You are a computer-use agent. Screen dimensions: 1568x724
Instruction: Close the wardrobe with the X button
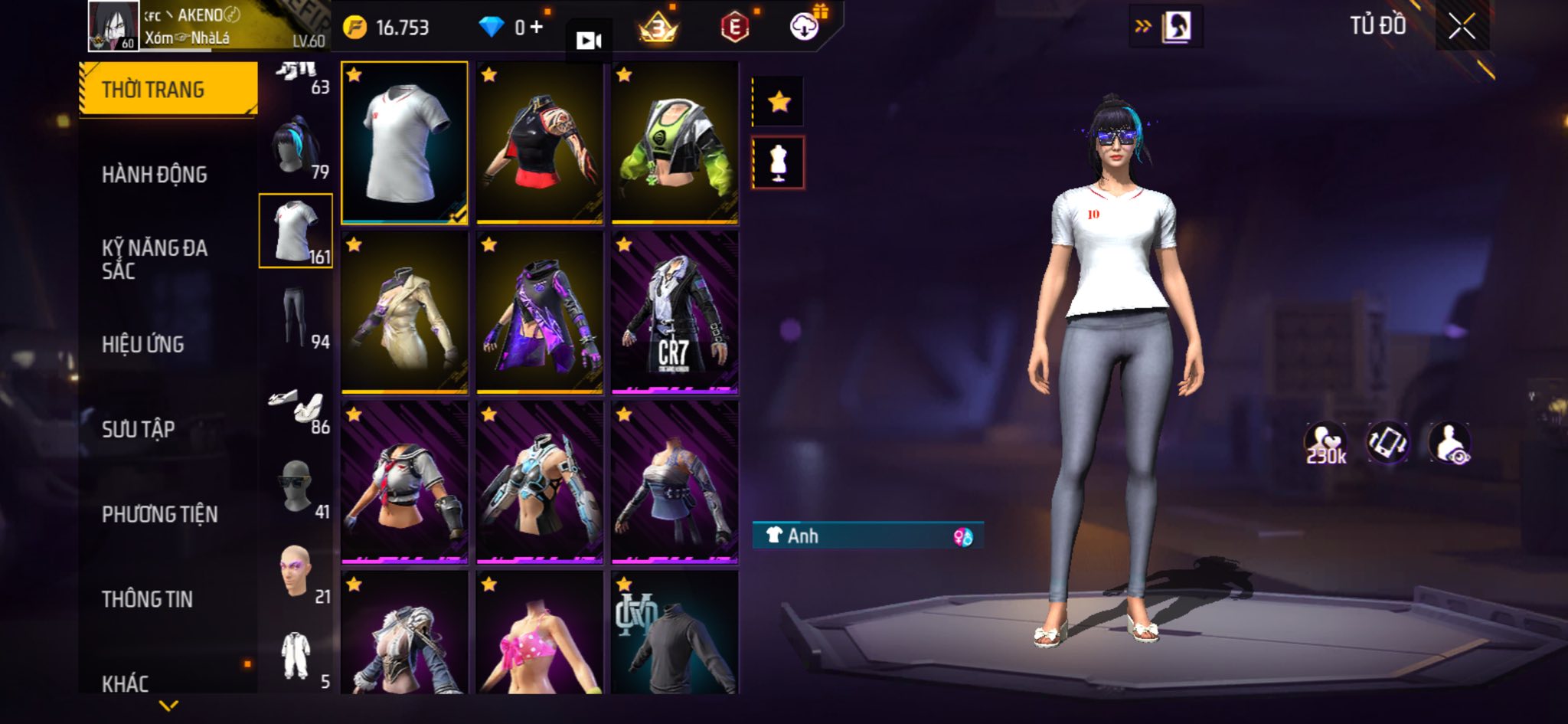pos(1462,28)
